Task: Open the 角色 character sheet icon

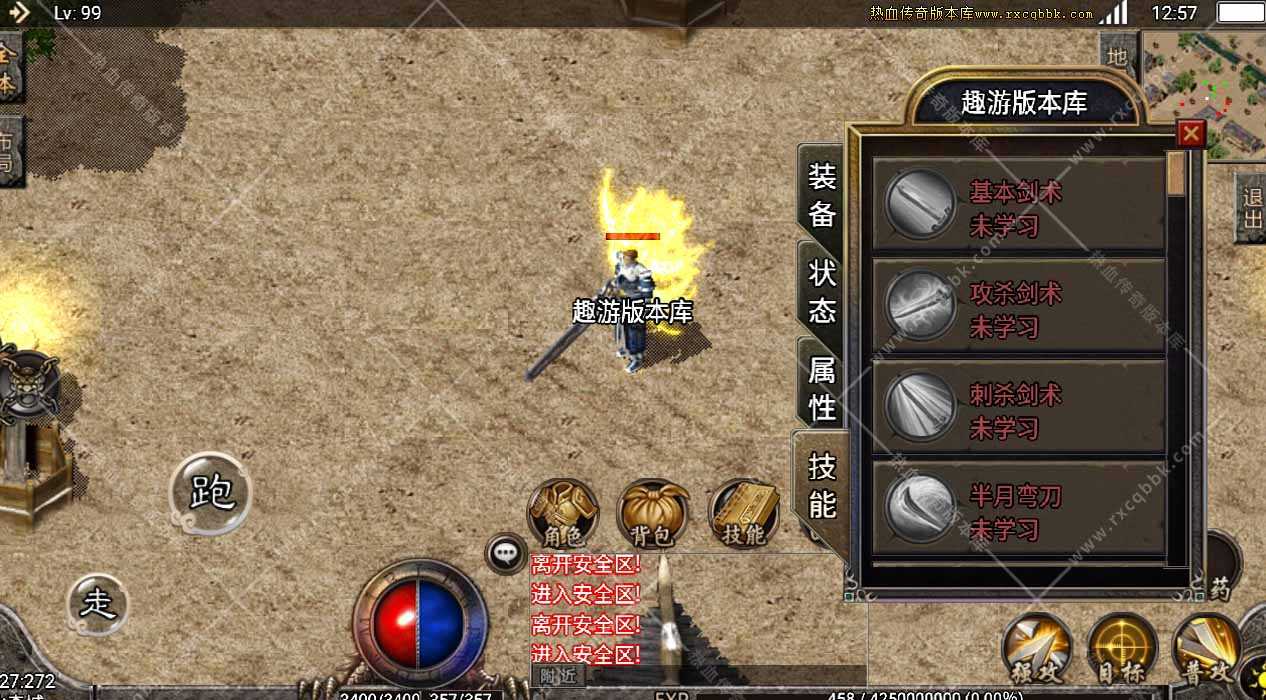Action: pyautogui.click(x=563, y=514)
